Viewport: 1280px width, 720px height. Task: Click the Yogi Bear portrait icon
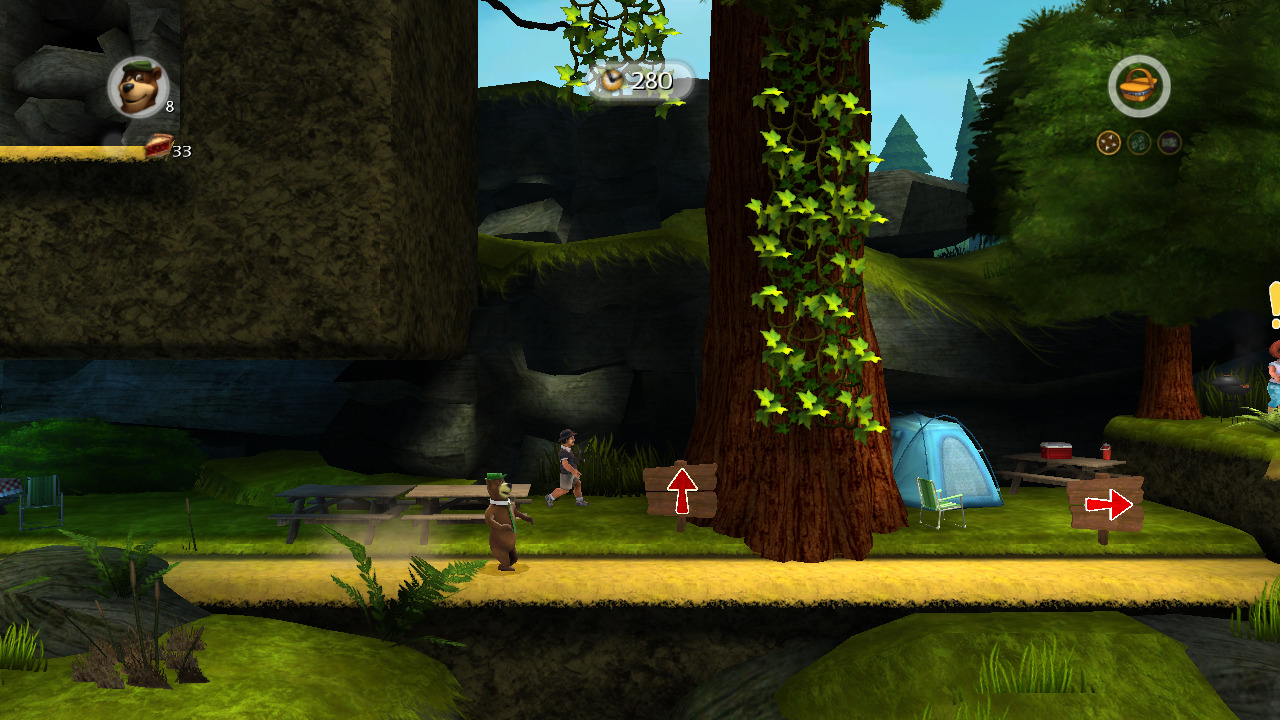pos(137,87)
